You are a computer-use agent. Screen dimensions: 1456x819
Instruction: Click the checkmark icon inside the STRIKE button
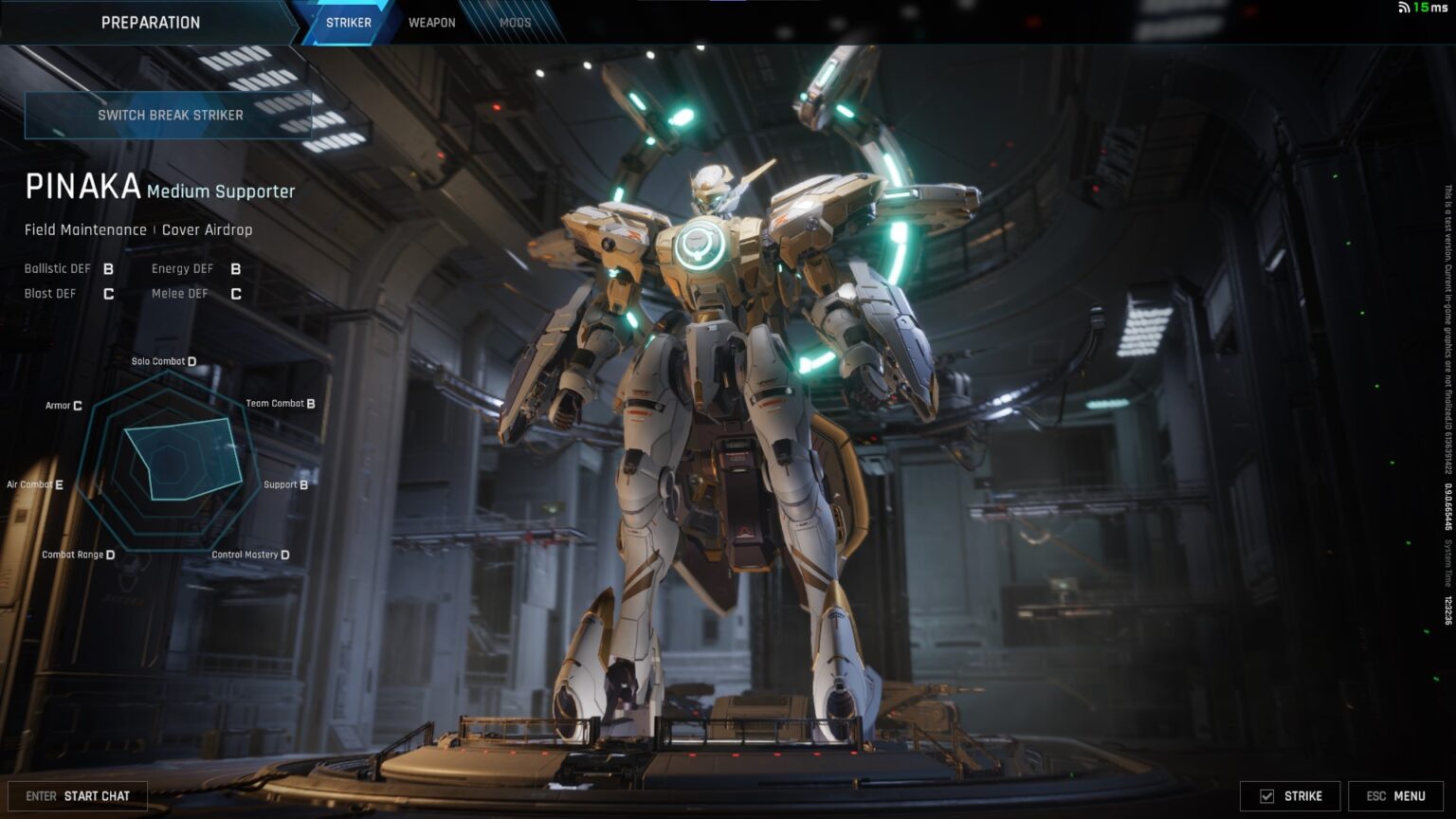pyautogui.click(x=1265, y=796)
